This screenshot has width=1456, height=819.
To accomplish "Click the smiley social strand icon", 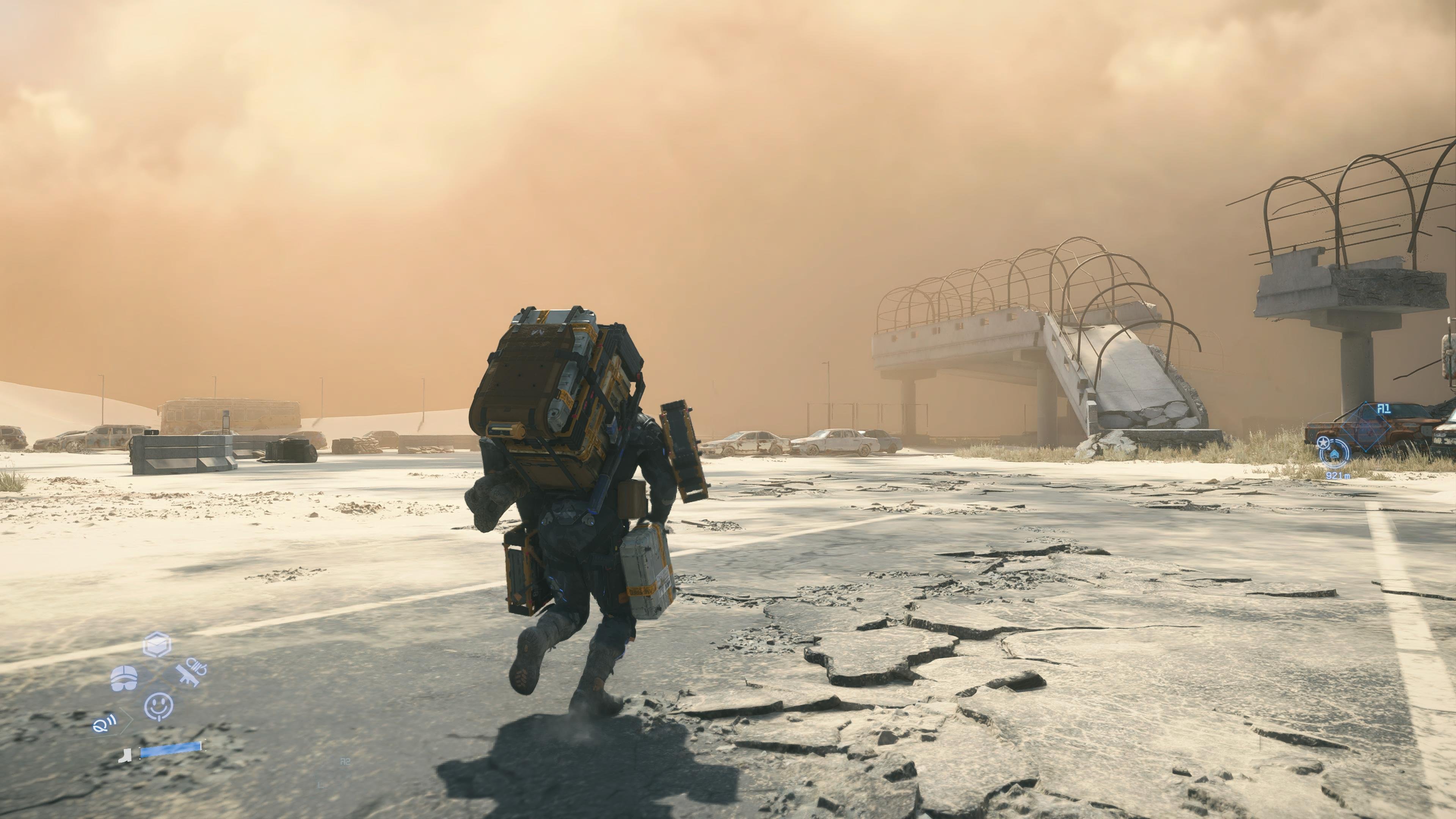I will coord(158,708).
